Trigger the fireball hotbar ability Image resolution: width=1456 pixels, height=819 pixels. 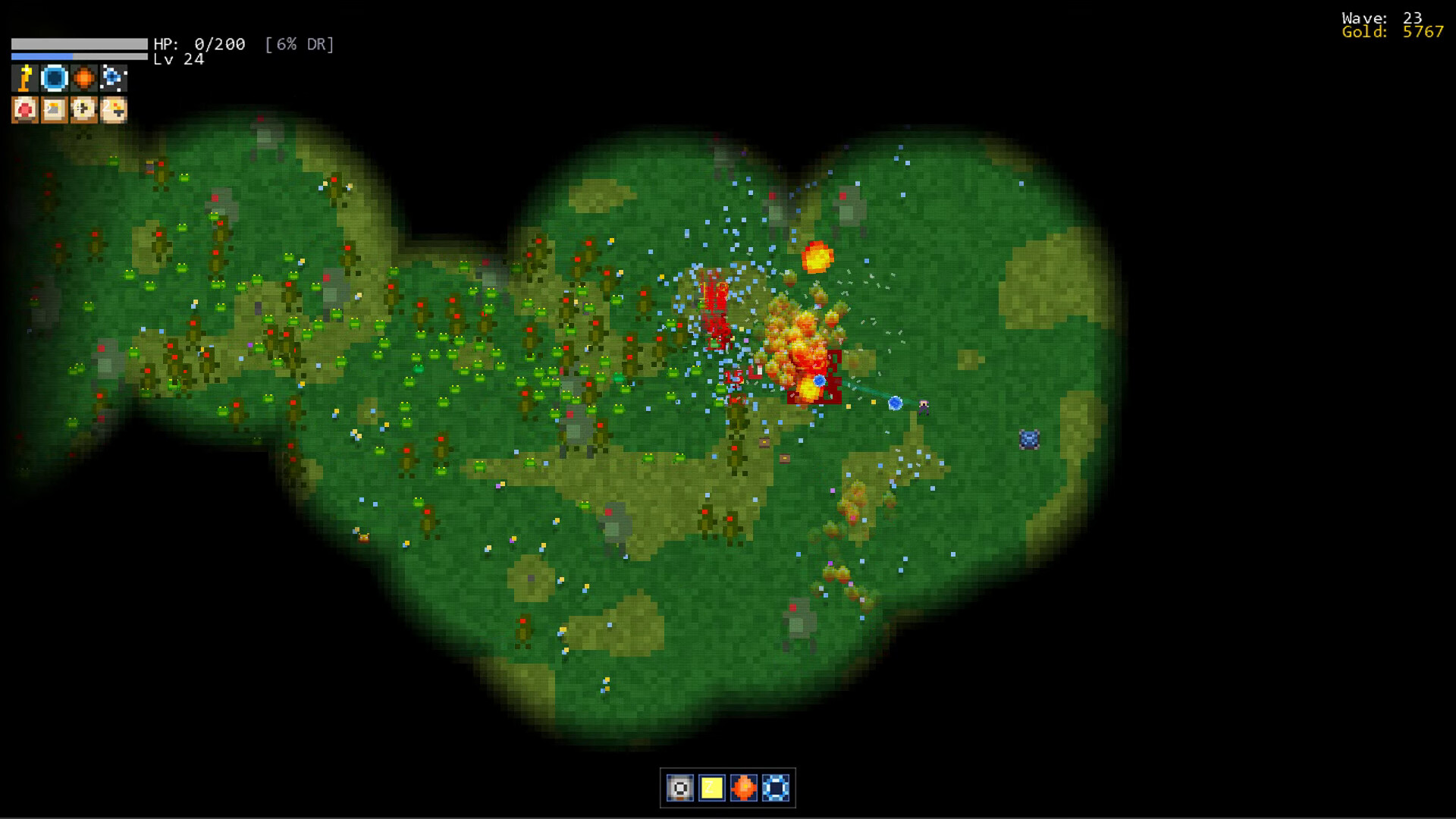[x=745, y=789]
